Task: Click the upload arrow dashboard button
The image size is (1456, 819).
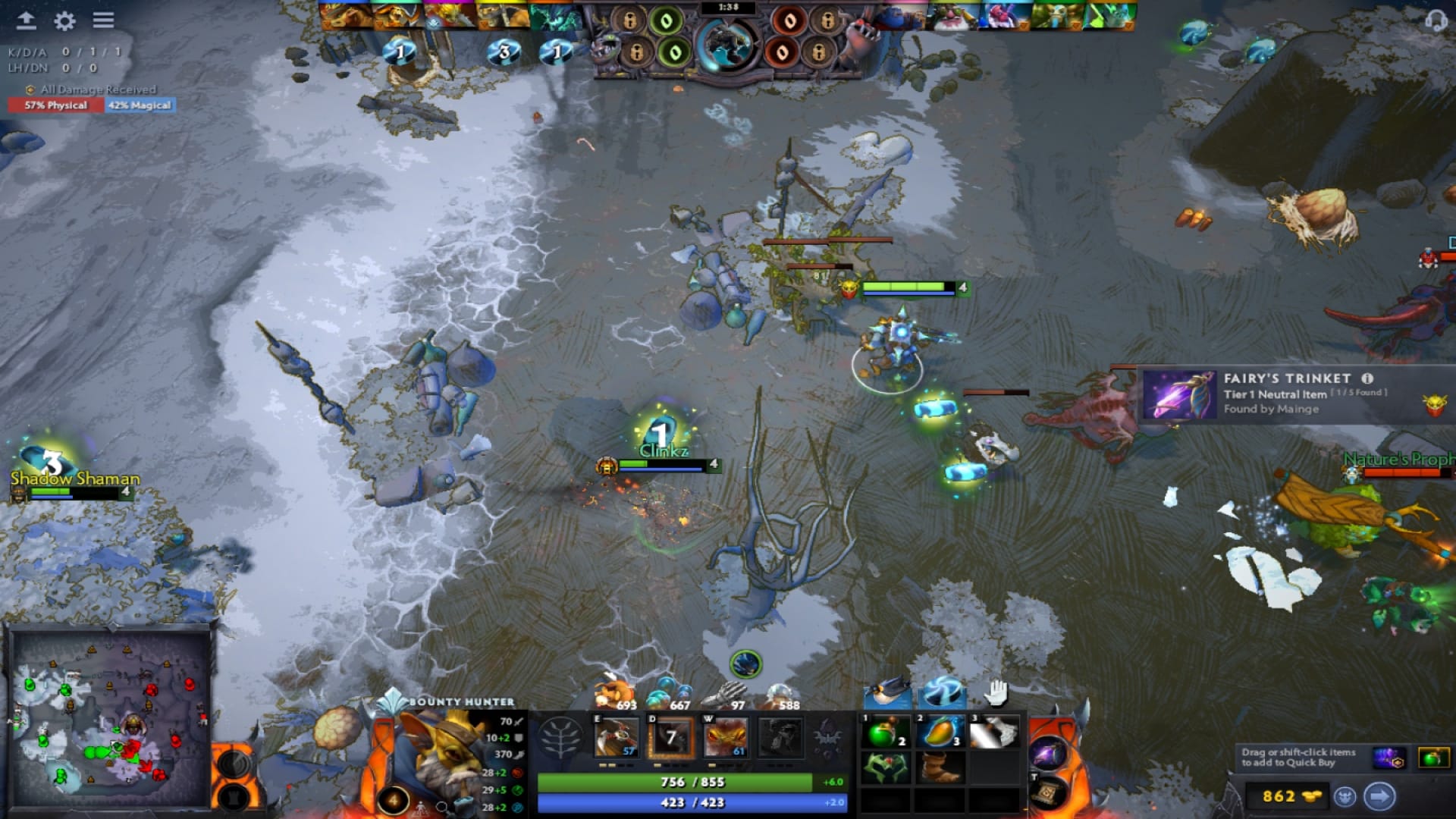Action: tap(26, 20)
